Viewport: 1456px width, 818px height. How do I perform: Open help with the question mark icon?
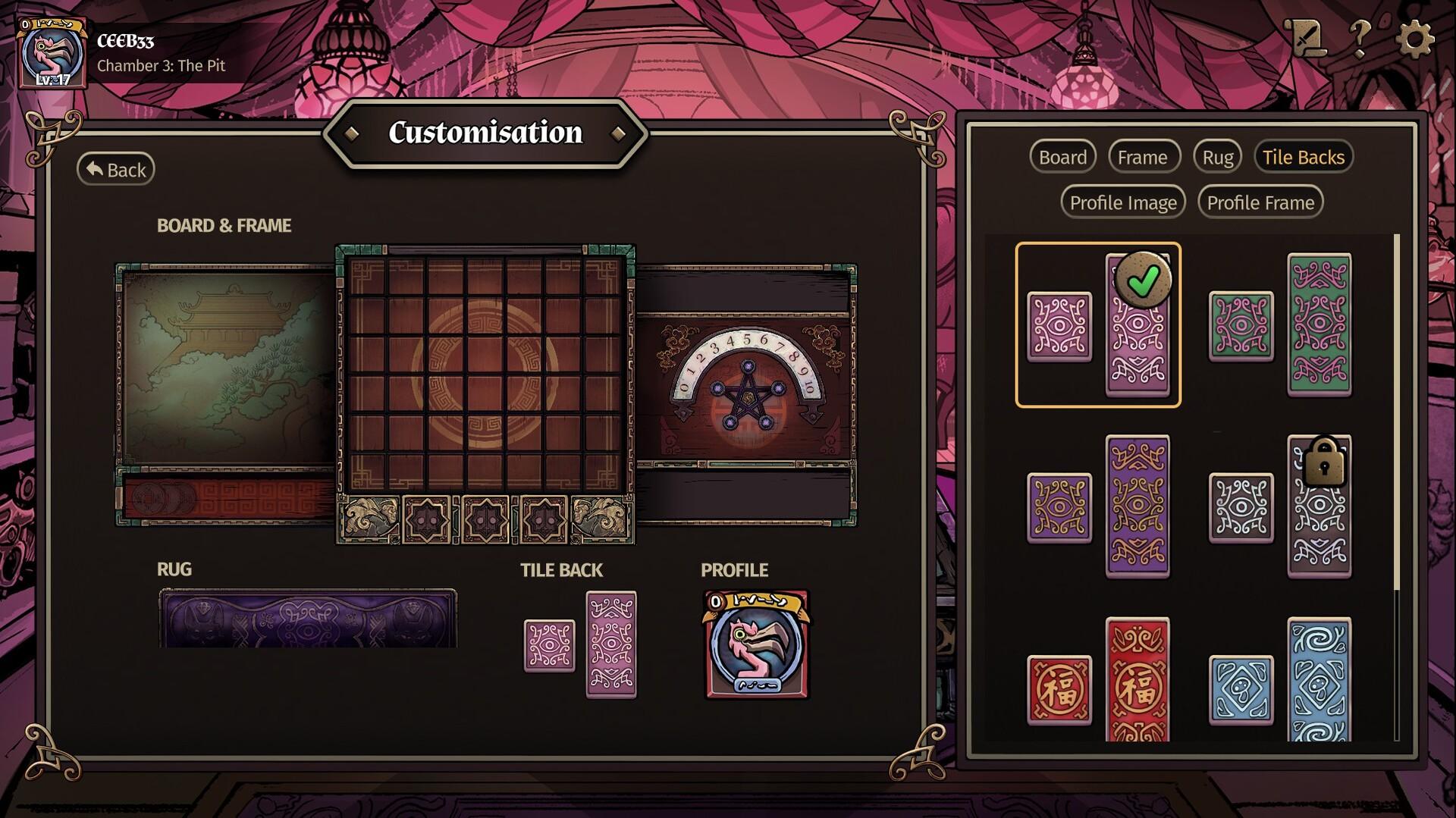1360,36
